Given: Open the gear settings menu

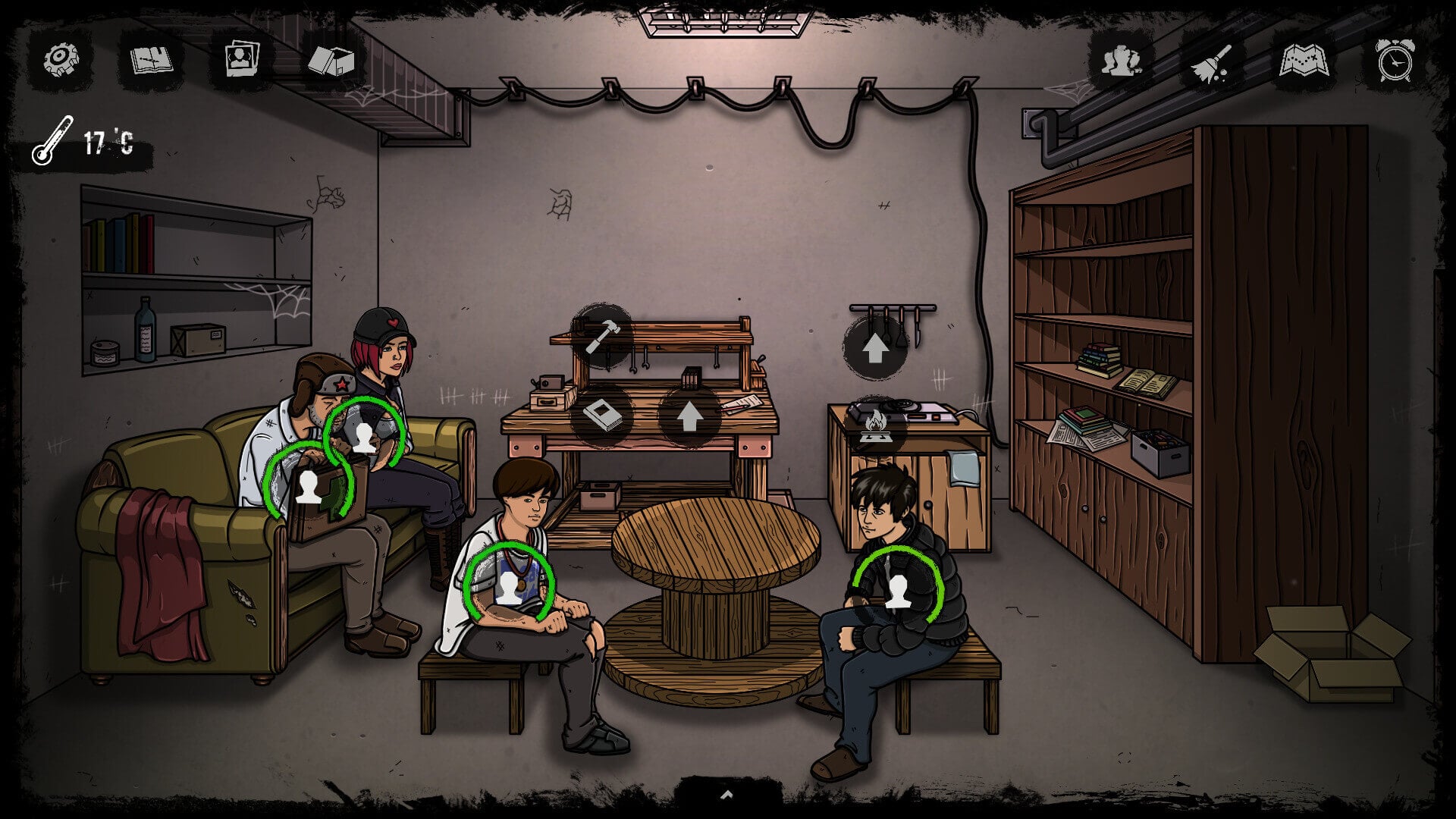Looking at the screenshot, I should point(61,58).
